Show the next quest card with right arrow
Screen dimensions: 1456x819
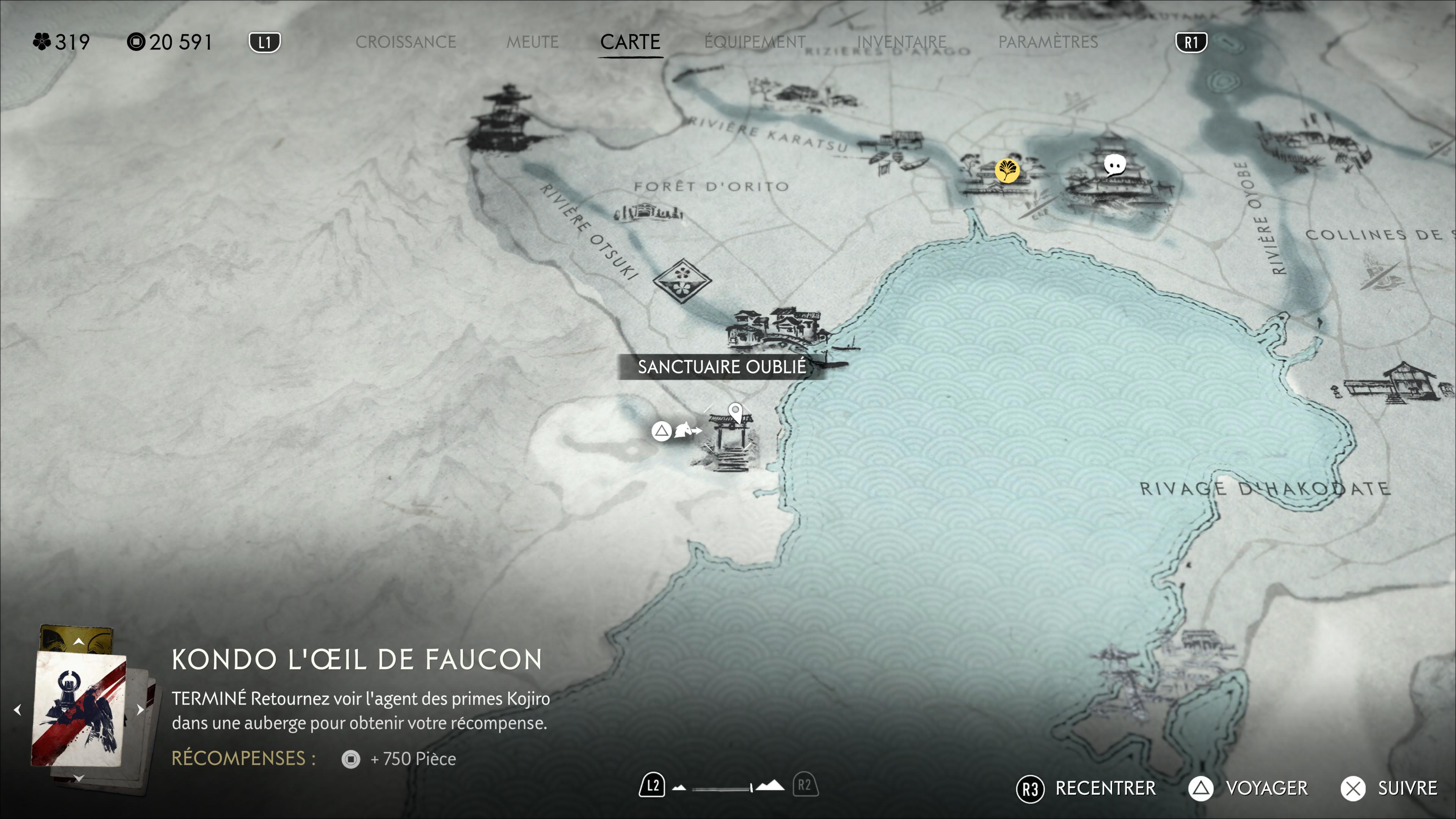140,710
